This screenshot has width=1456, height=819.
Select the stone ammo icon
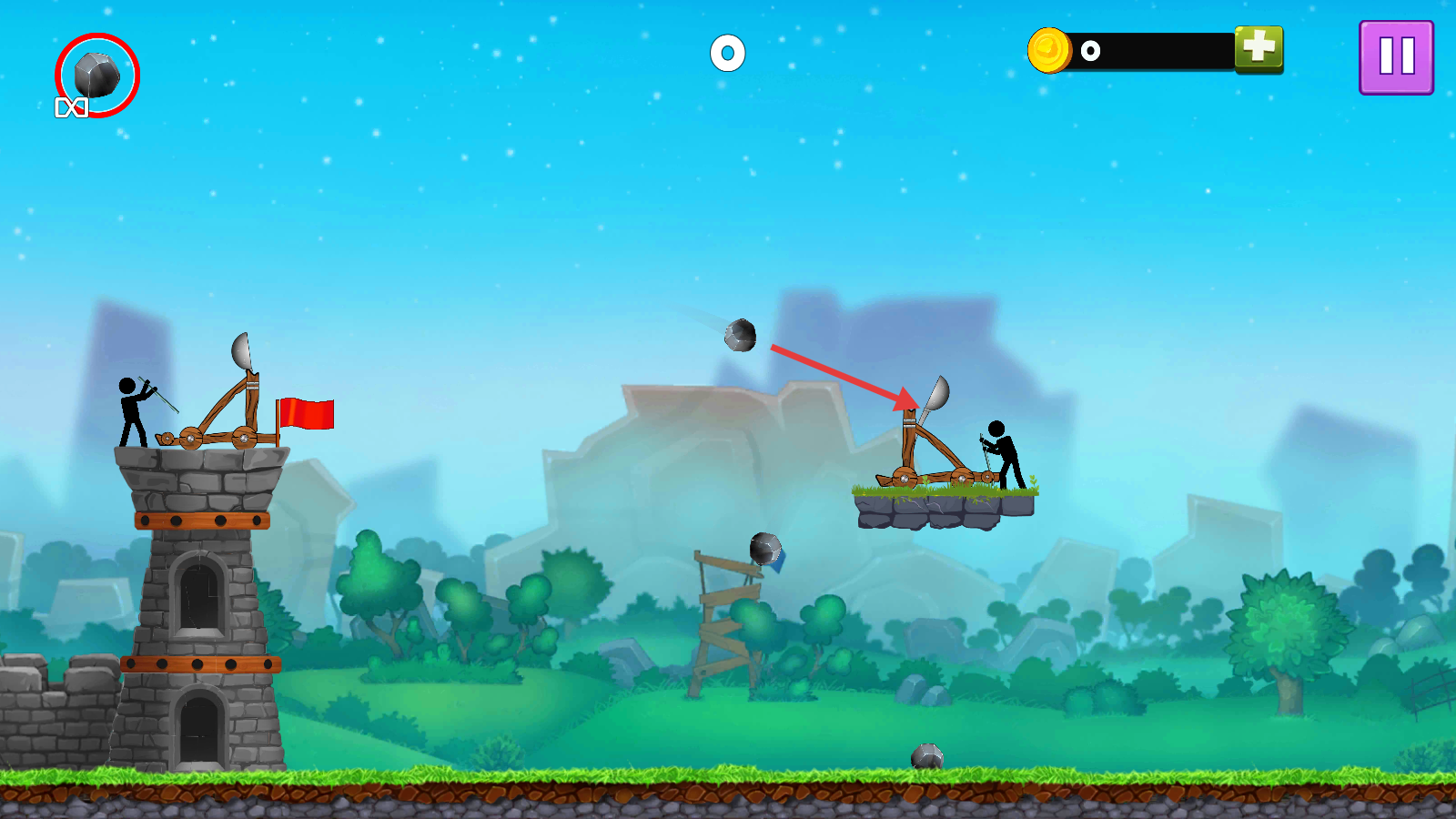96,75
